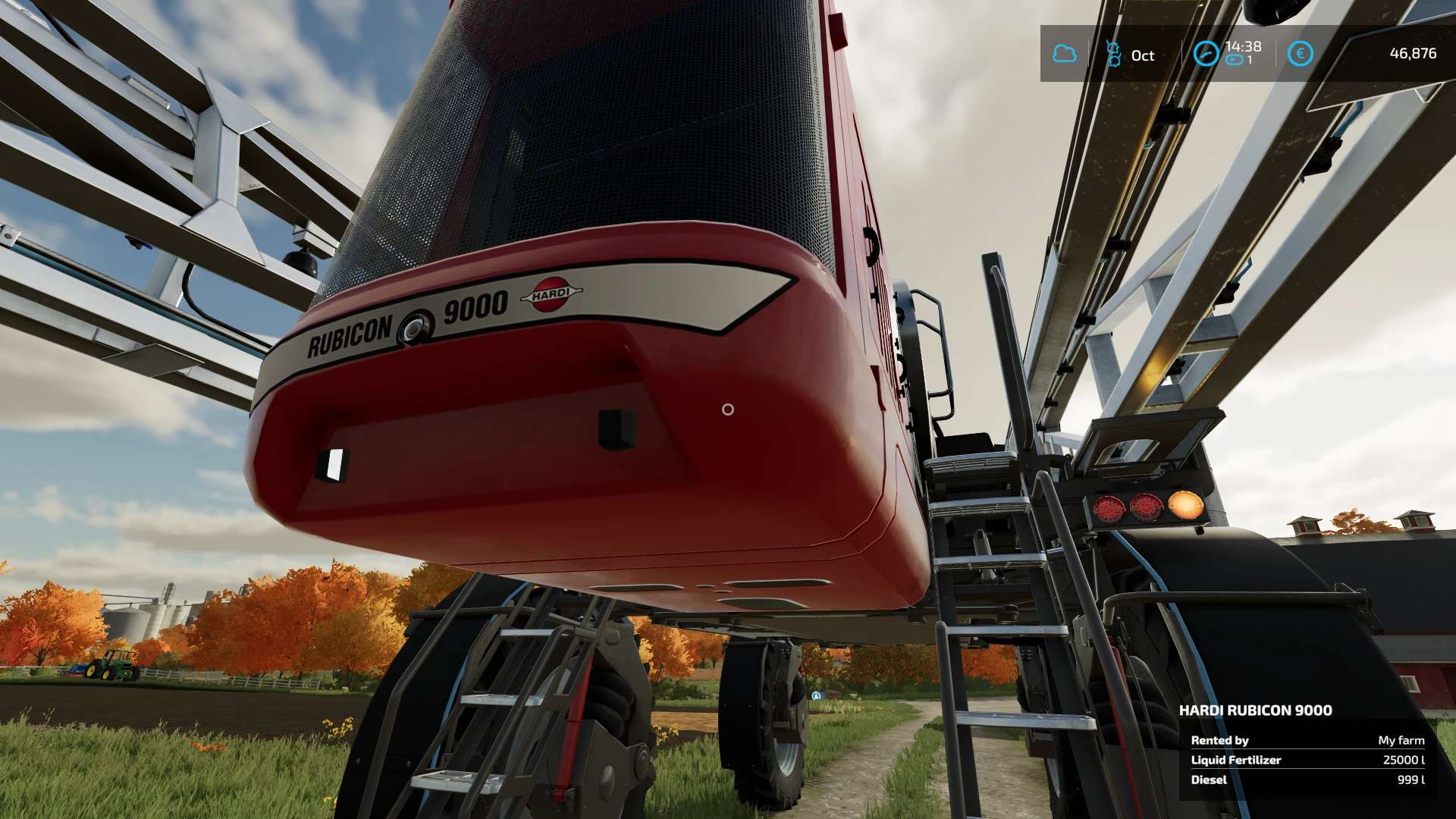The height and width of the screenshot is (819, 1456).
Task: Click the cloud weather icon
Action: coord(1065,54)
